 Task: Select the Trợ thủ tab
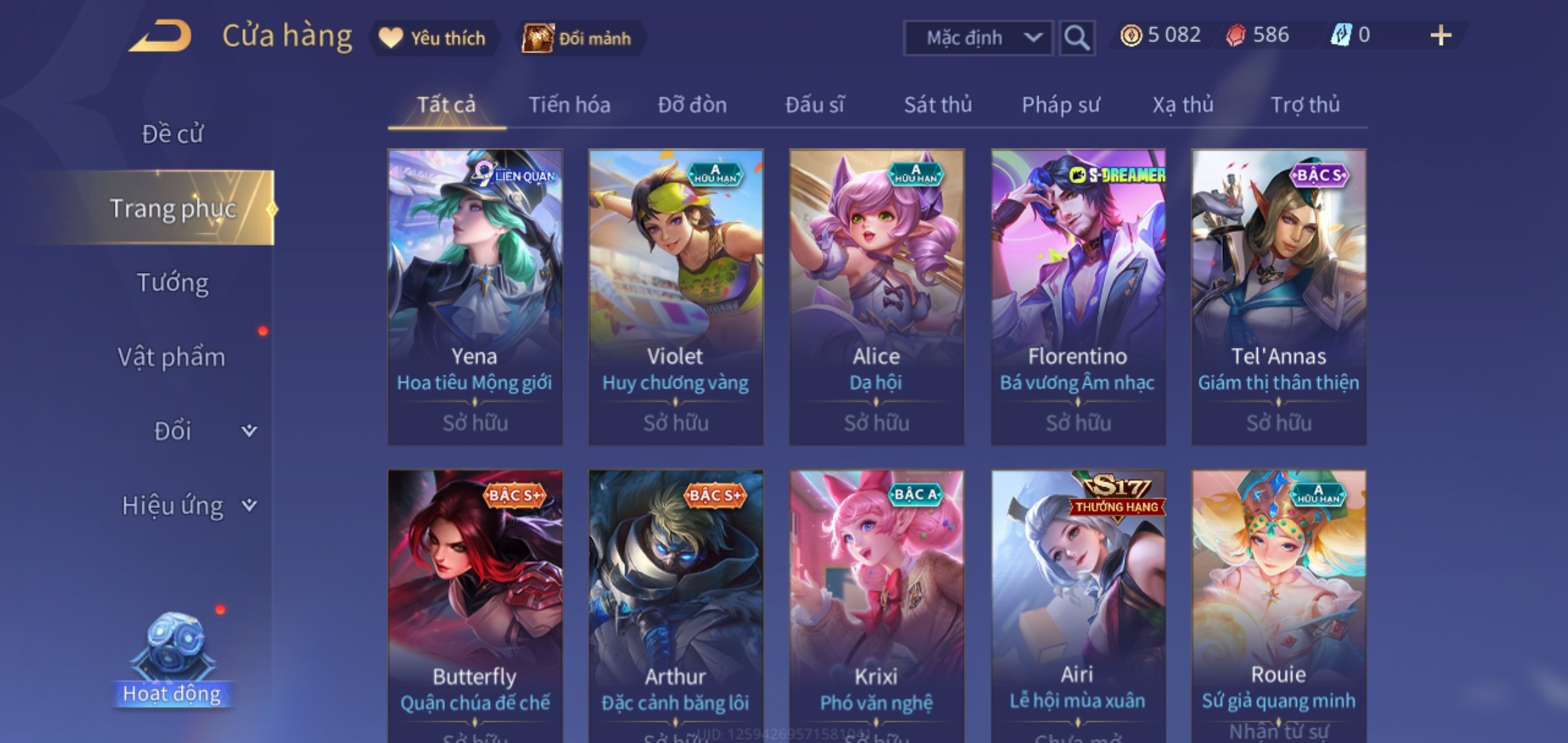(x=1305, y=105)
